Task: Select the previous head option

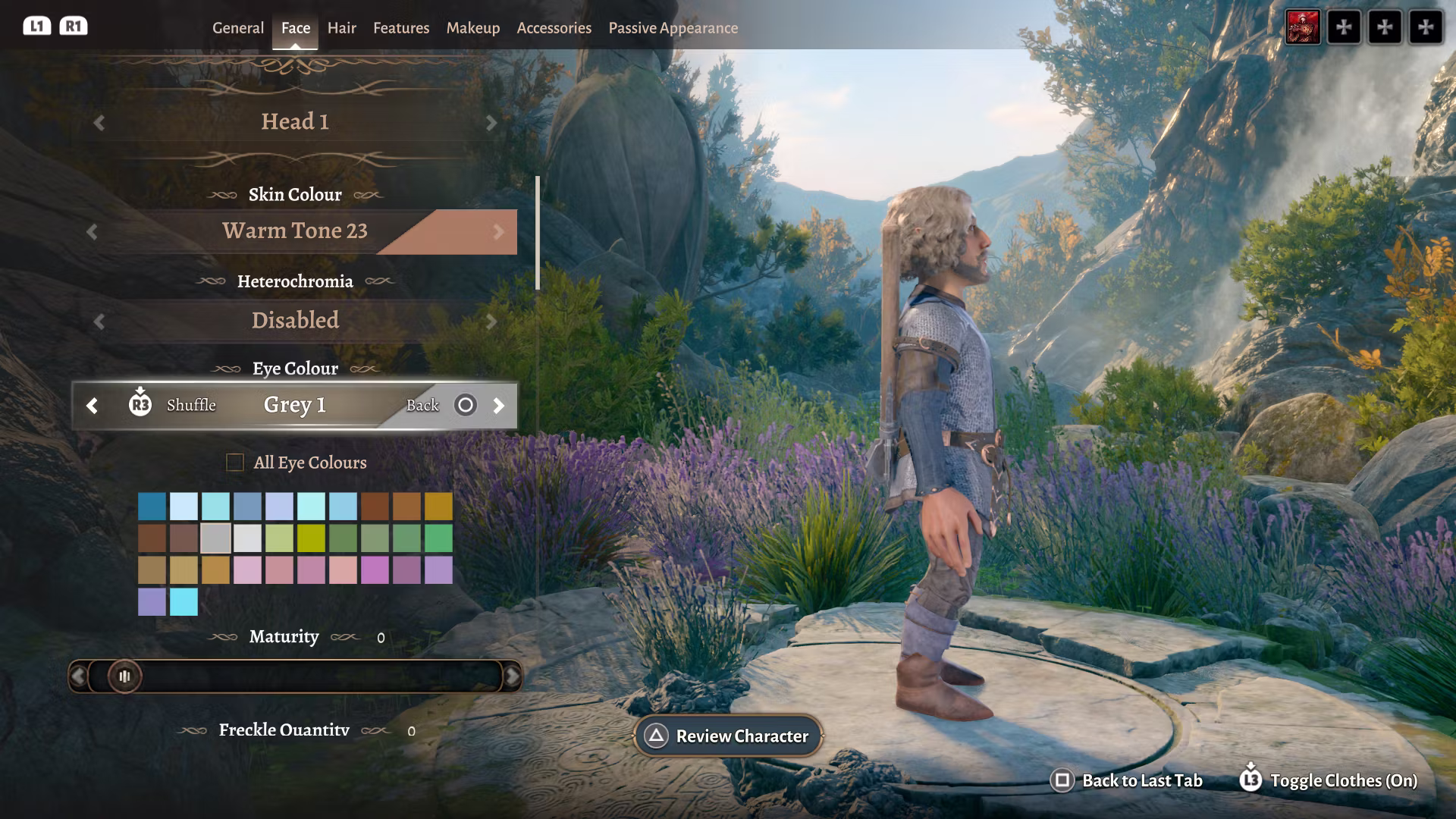Action: point(99,123)
